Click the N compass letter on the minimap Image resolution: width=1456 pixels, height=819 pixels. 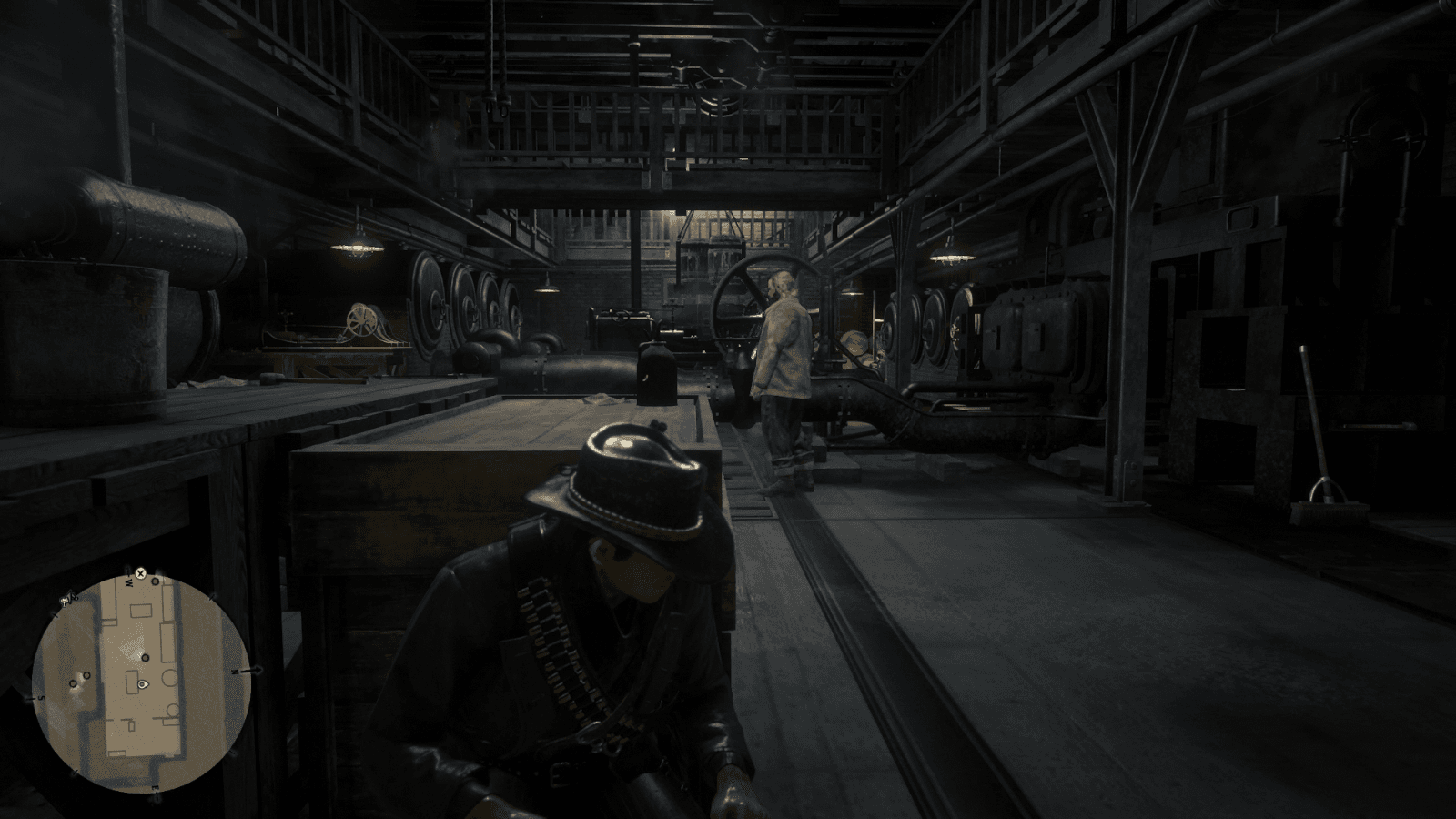[x=236, y=671]
